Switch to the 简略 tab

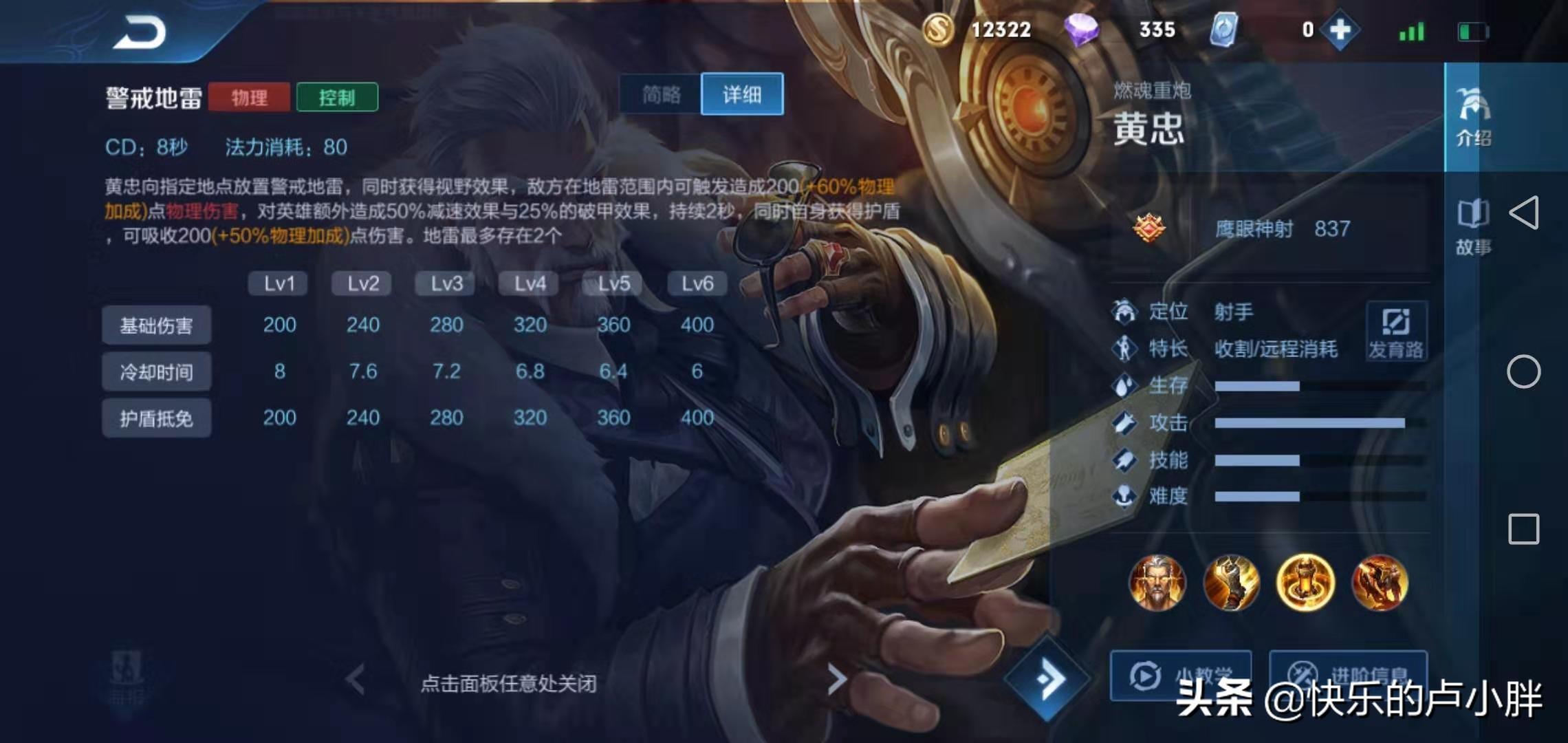point(659,95)
